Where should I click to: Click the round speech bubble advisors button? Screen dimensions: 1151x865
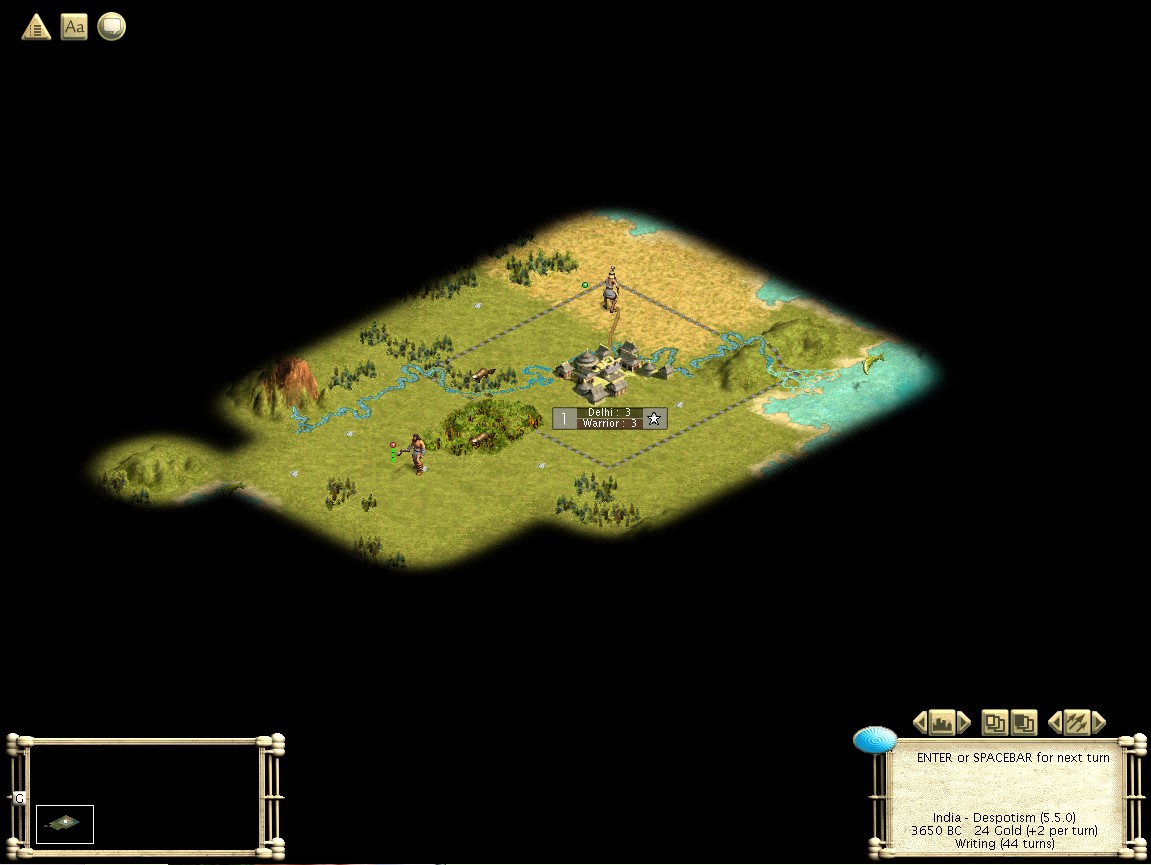click(x=111, y=27)
